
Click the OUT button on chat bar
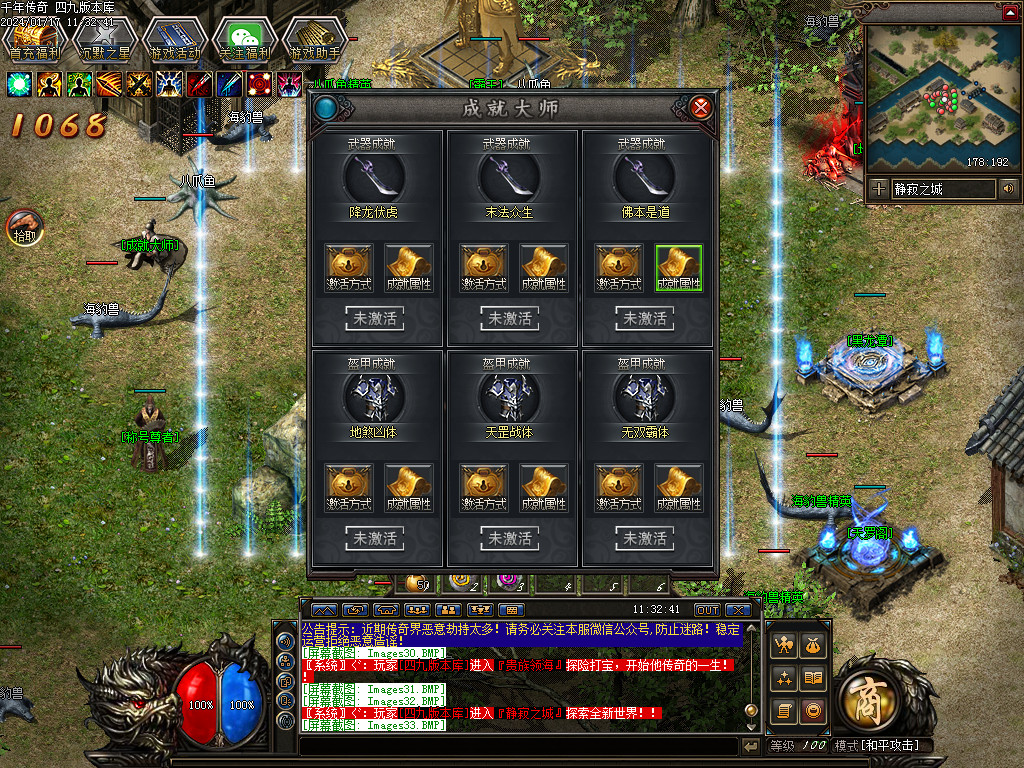click(707, 609)
